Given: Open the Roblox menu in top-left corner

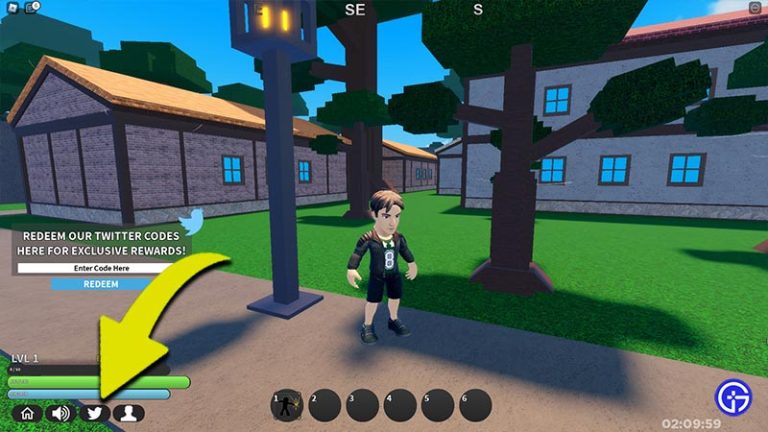Looking at the screenshot, I should pyautogui.click(x=11, y=7).
